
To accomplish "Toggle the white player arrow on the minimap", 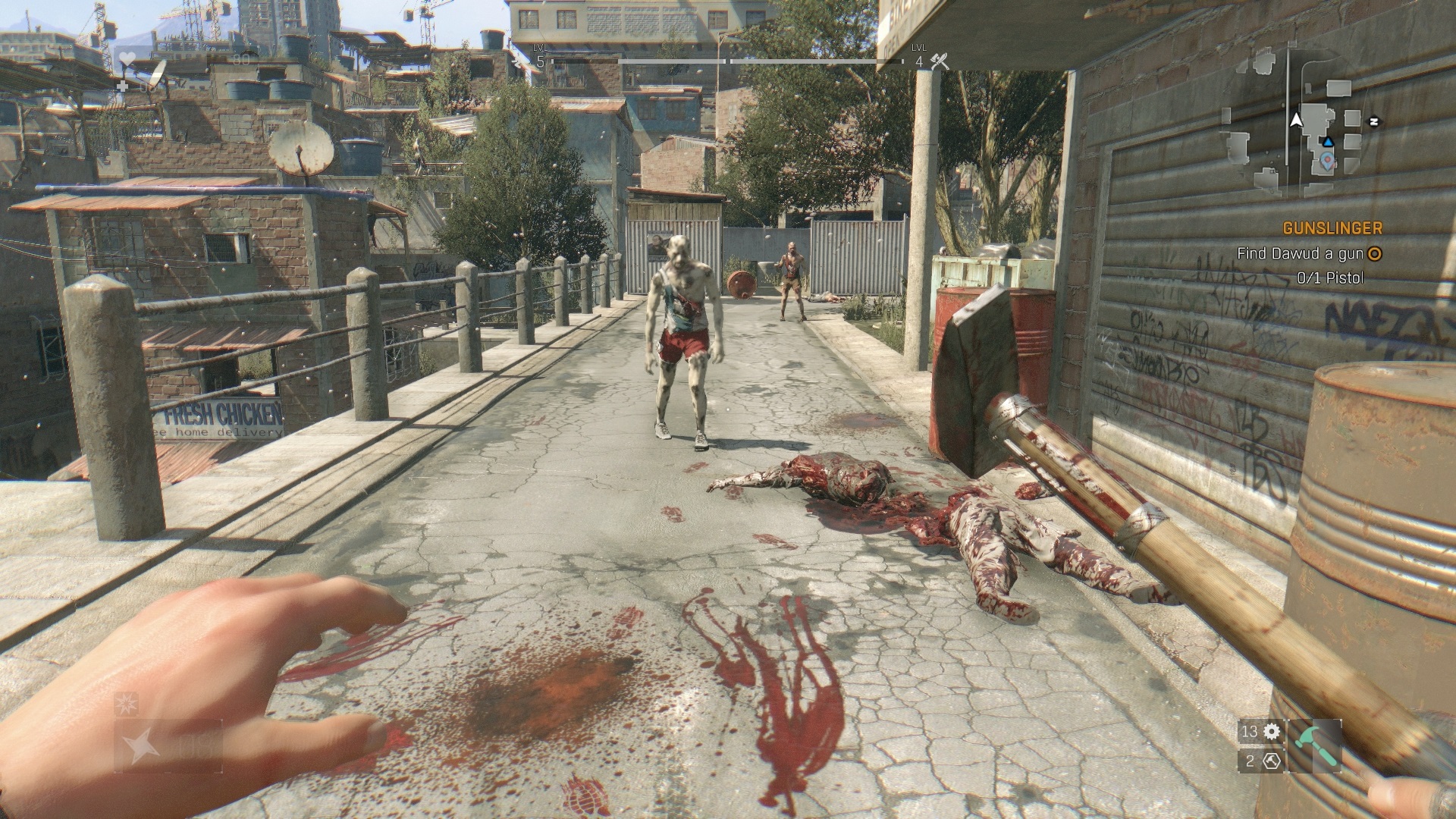I will [1296, 120].
